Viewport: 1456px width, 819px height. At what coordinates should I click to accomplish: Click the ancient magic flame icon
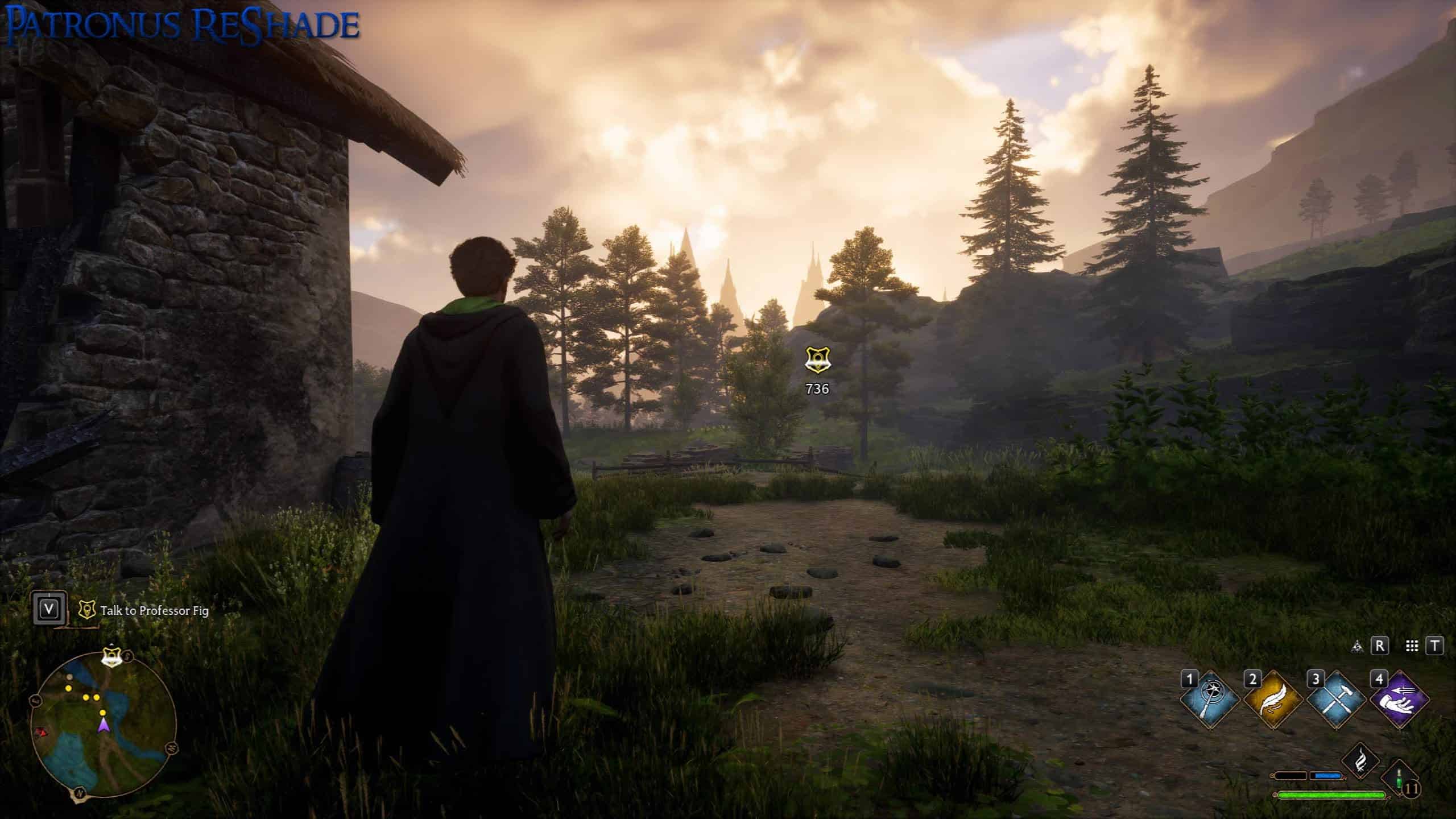pos(1360,761)
